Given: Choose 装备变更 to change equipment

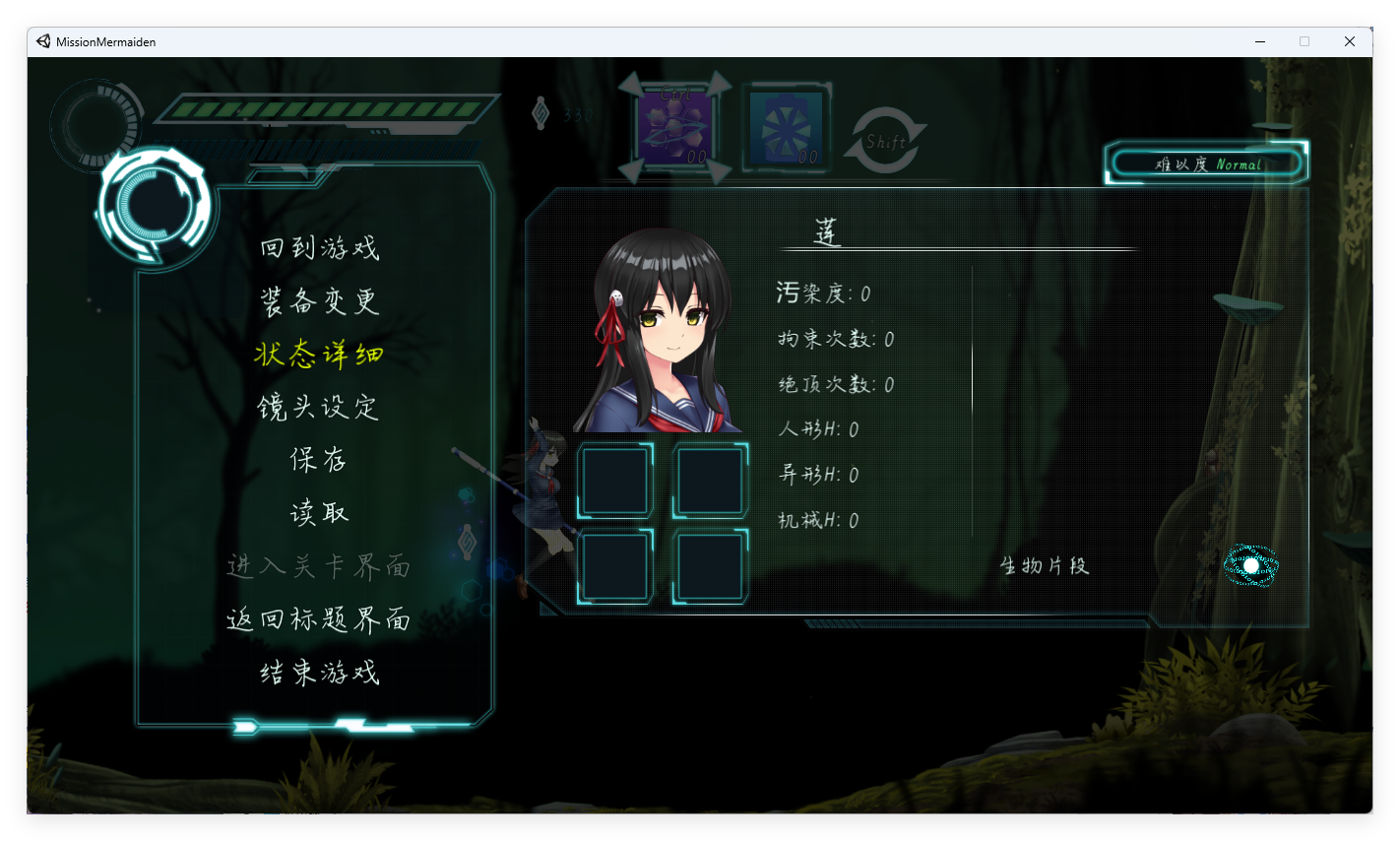Looking at the screenshot, I should [317, 301].
